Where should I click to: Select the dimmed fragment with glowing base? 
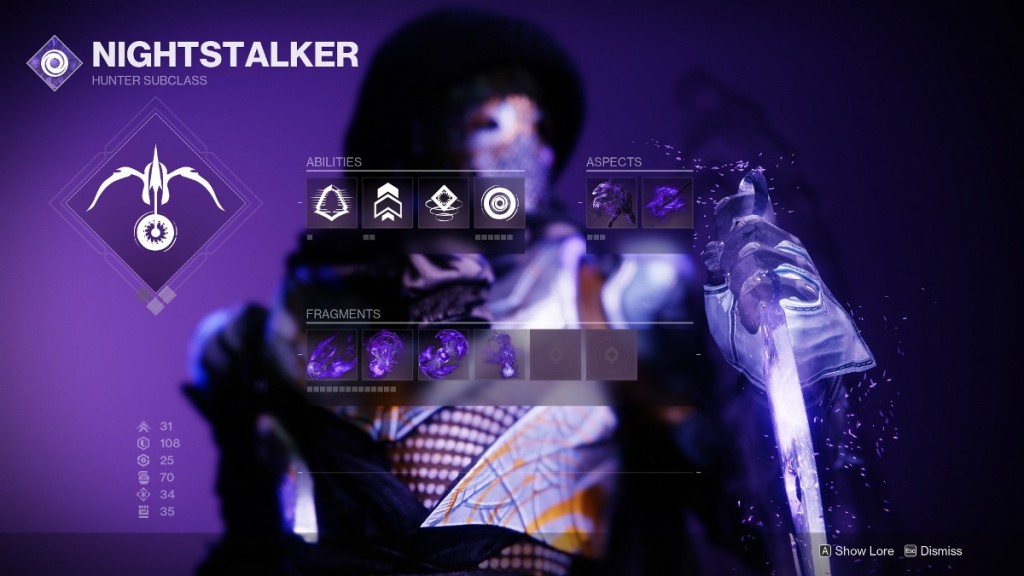[x=499, y=354]
